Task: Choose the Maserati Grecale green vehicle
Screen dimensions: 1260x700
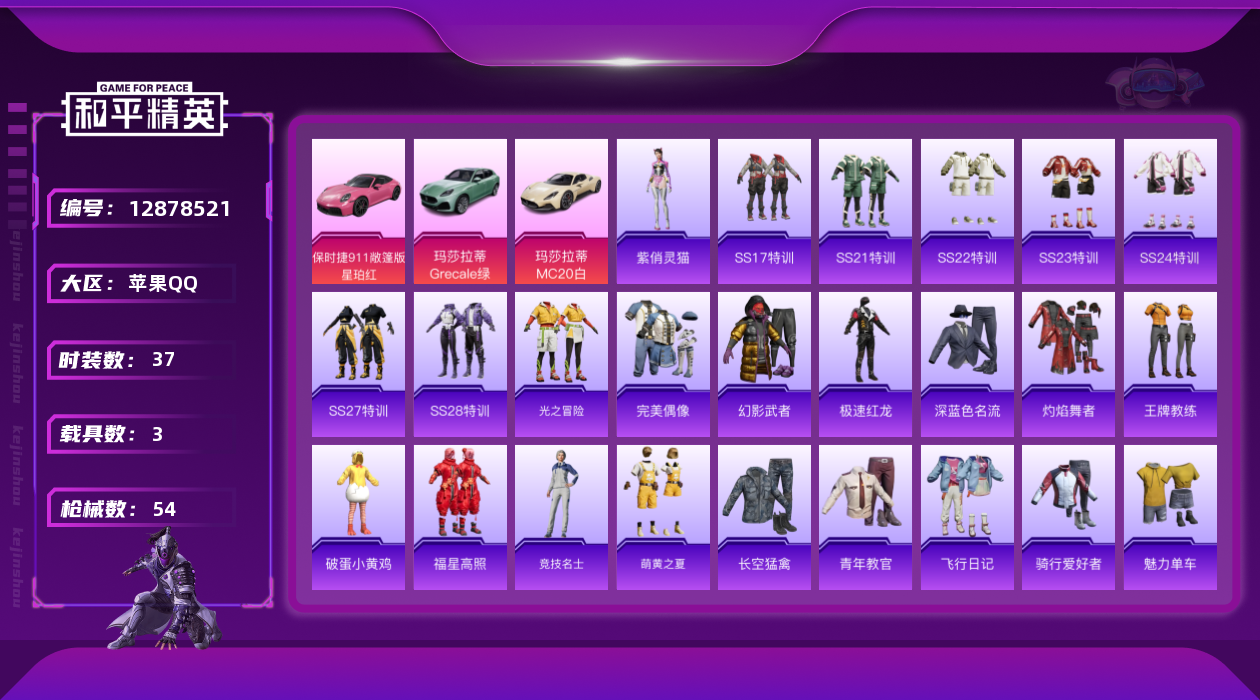Action: pos(460,211)
